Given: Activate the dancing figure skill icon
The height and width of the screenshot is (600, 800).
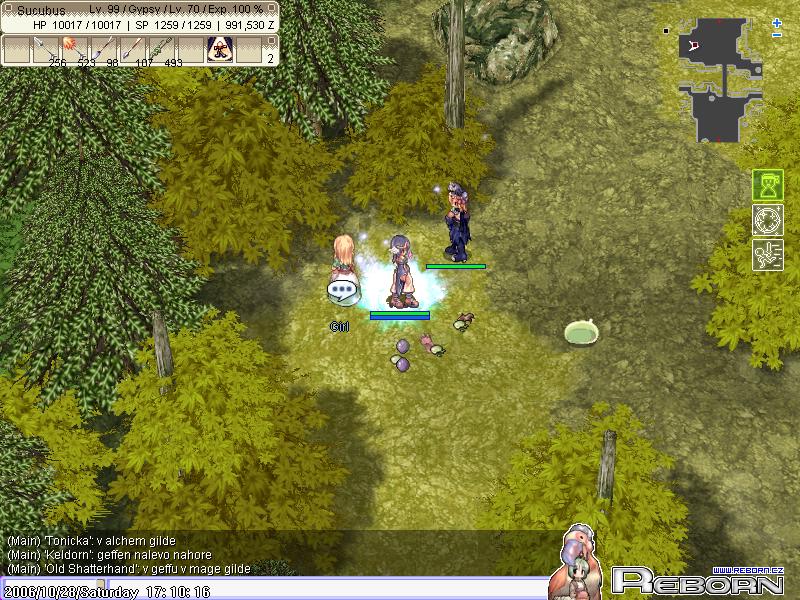Looking at the screenshot, I should click(x=219, y=49).
